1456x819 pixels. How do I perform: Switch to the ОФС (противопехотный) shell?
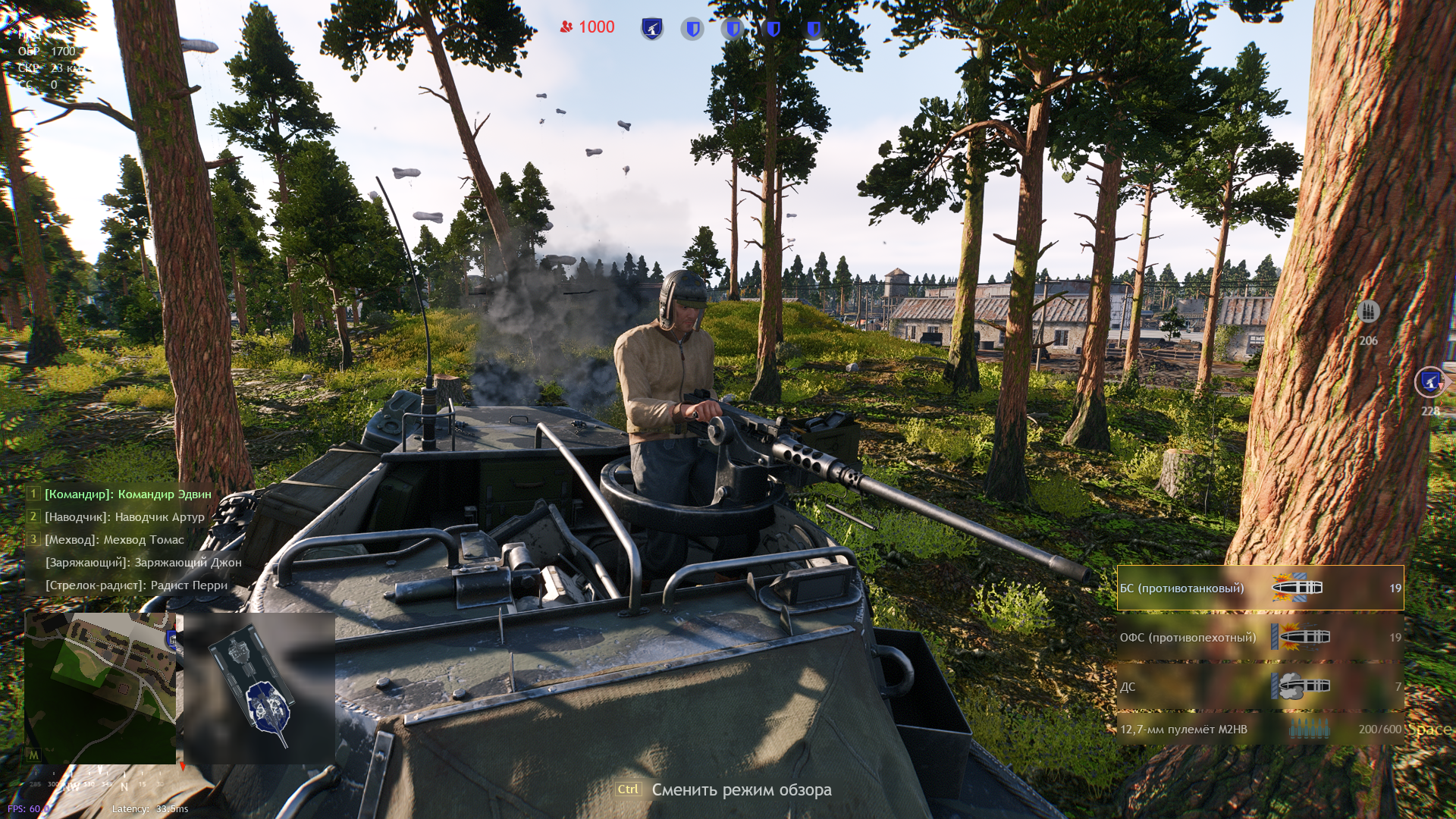coord(1260,637)
